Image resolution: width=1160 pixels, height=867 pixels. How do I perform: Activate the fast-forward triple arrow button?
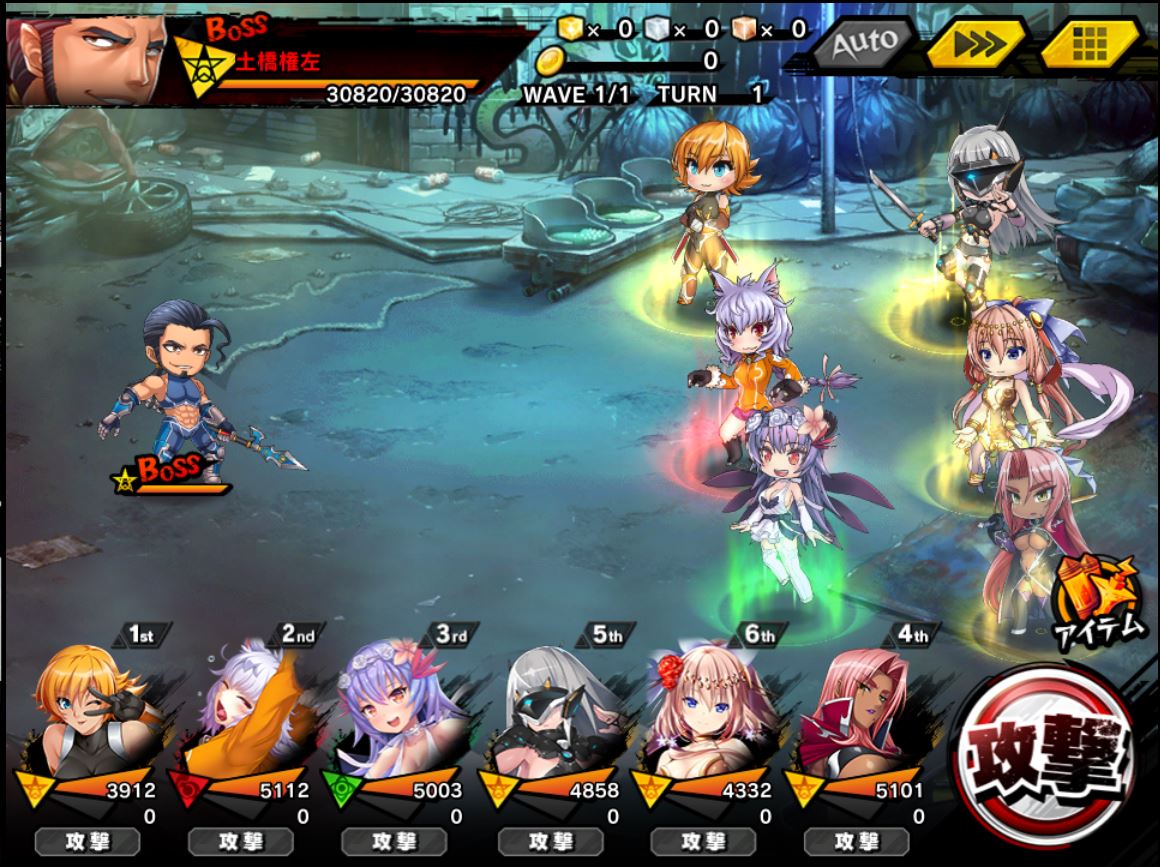coord(975,45)
